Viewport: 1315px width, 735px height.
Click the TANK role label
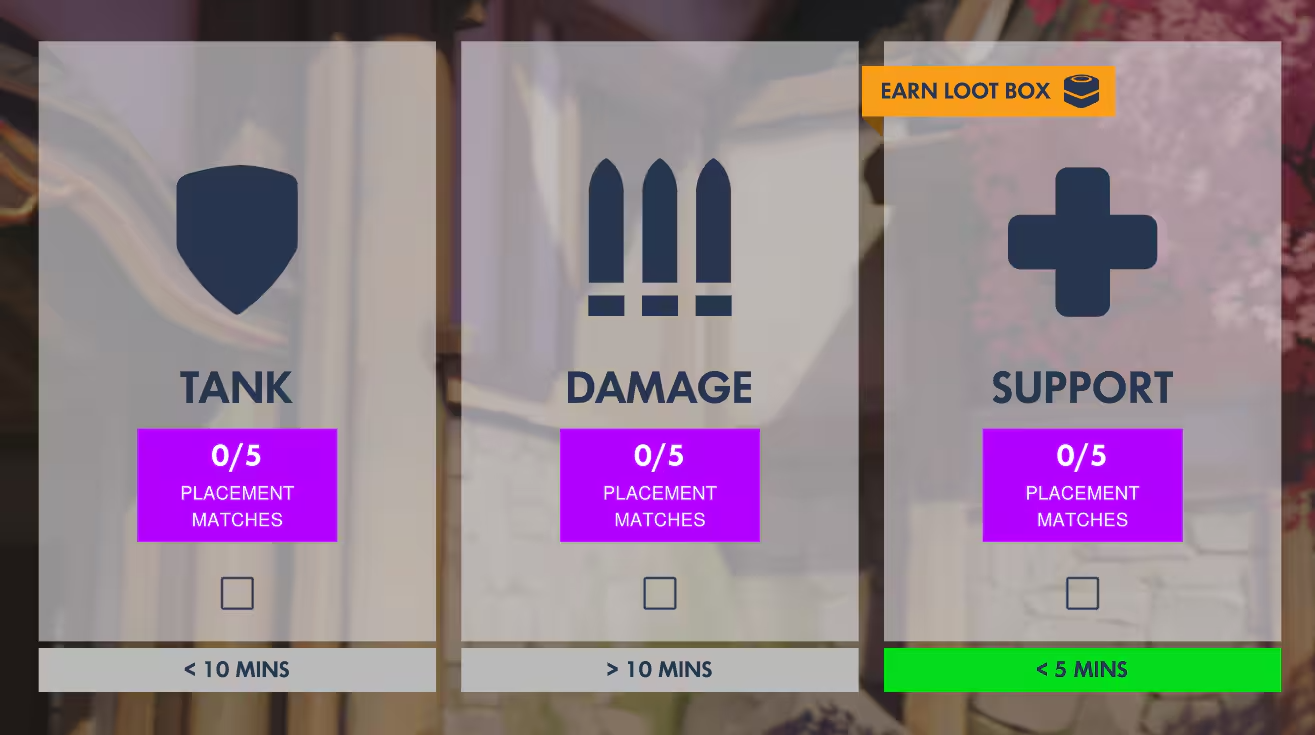click(x=237, y=387)
